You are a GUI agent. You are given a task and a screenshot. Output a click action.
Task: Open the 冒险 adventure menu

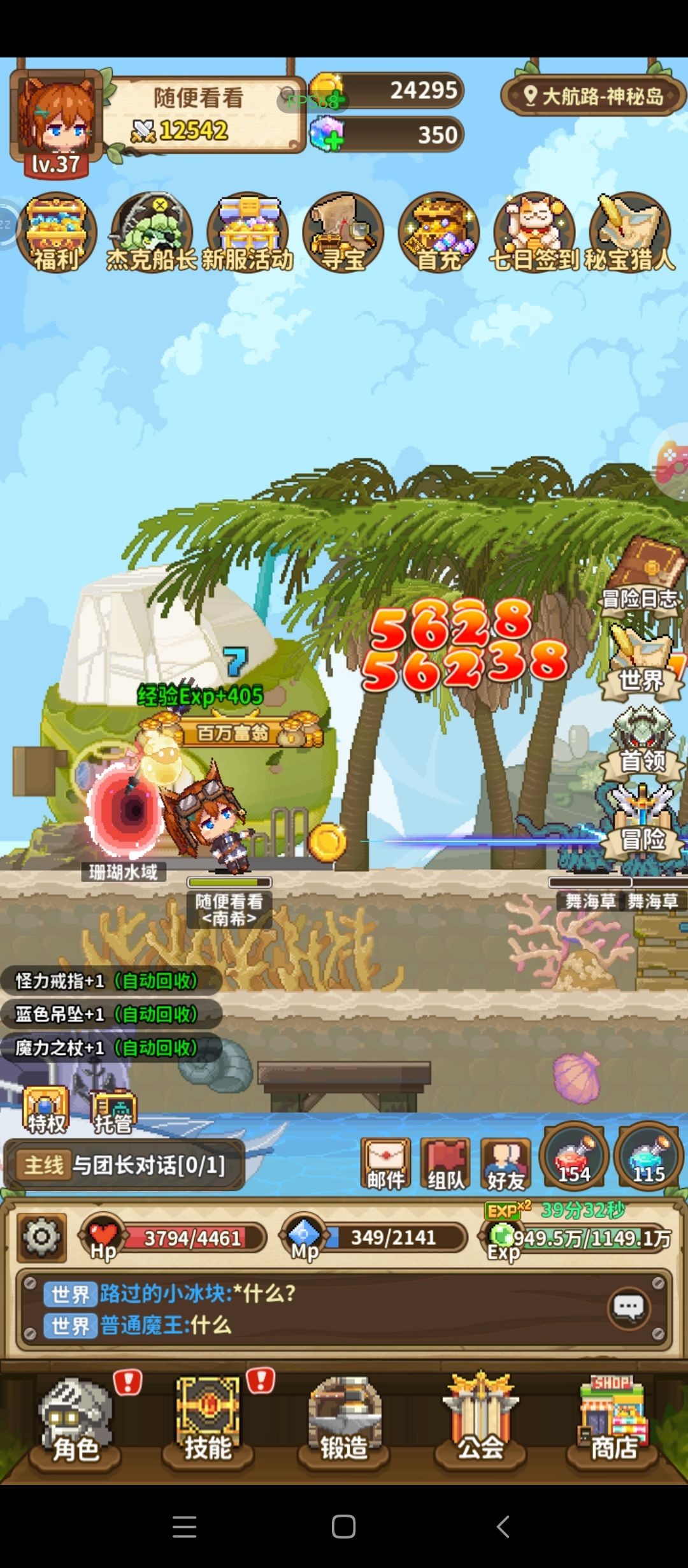pyautogui.click(x=642, y=822)
